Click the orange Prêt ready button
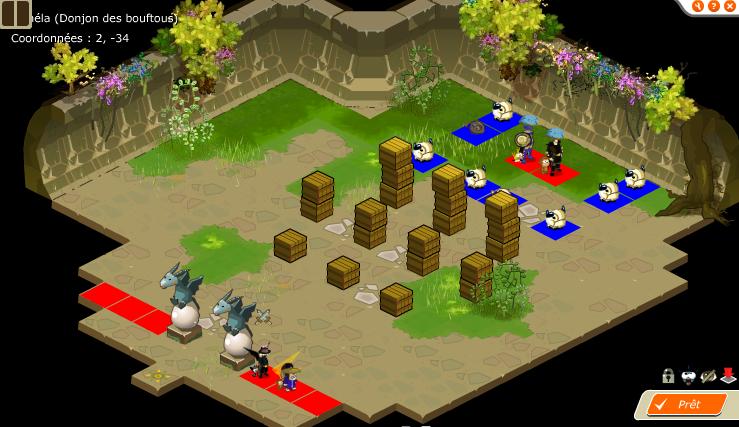This screenshot has width=739, height=427. 686,404
